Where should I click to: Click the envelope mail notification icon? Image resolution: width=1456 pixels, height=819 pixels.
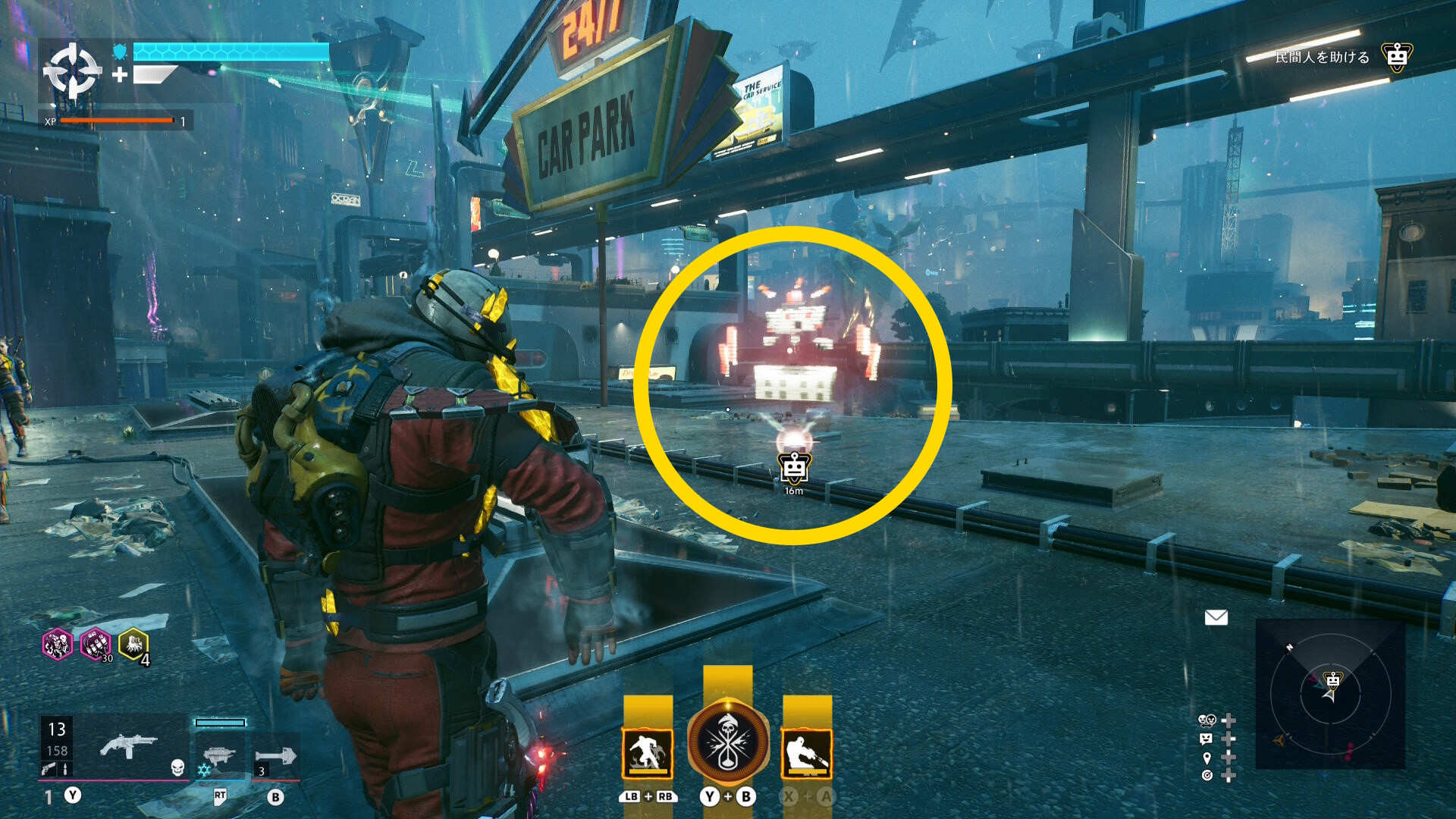coord(1216,617)
